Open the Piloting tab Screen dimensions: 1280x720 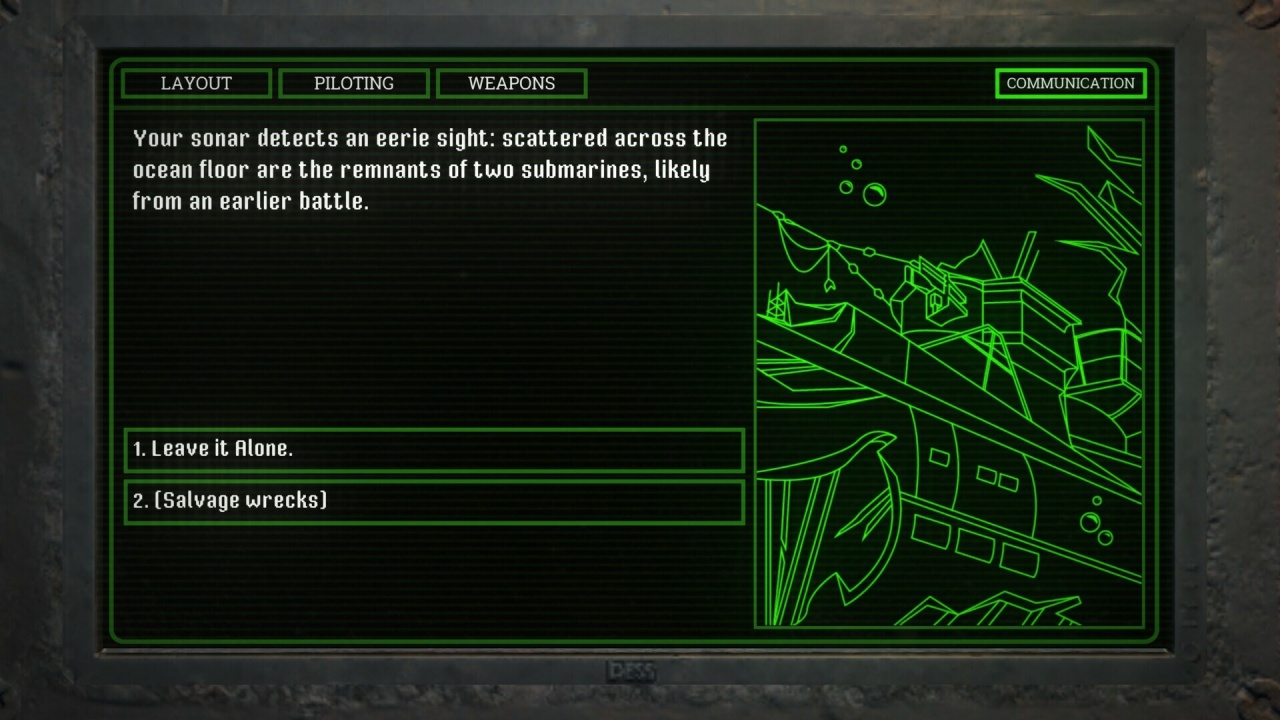(354, 83)
